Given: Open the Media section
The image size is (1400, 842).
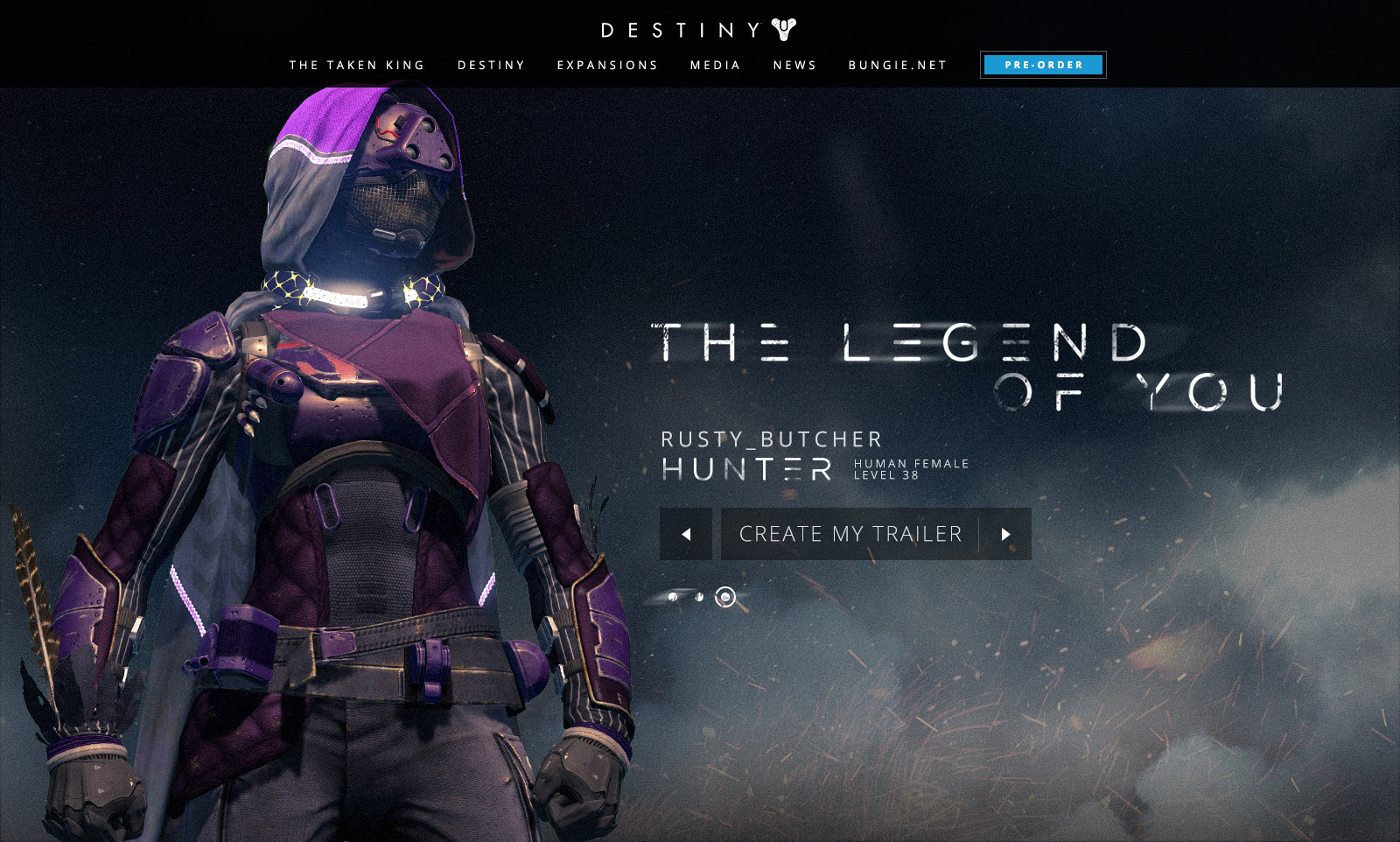Looking at the screenshot, I should 715,66.
